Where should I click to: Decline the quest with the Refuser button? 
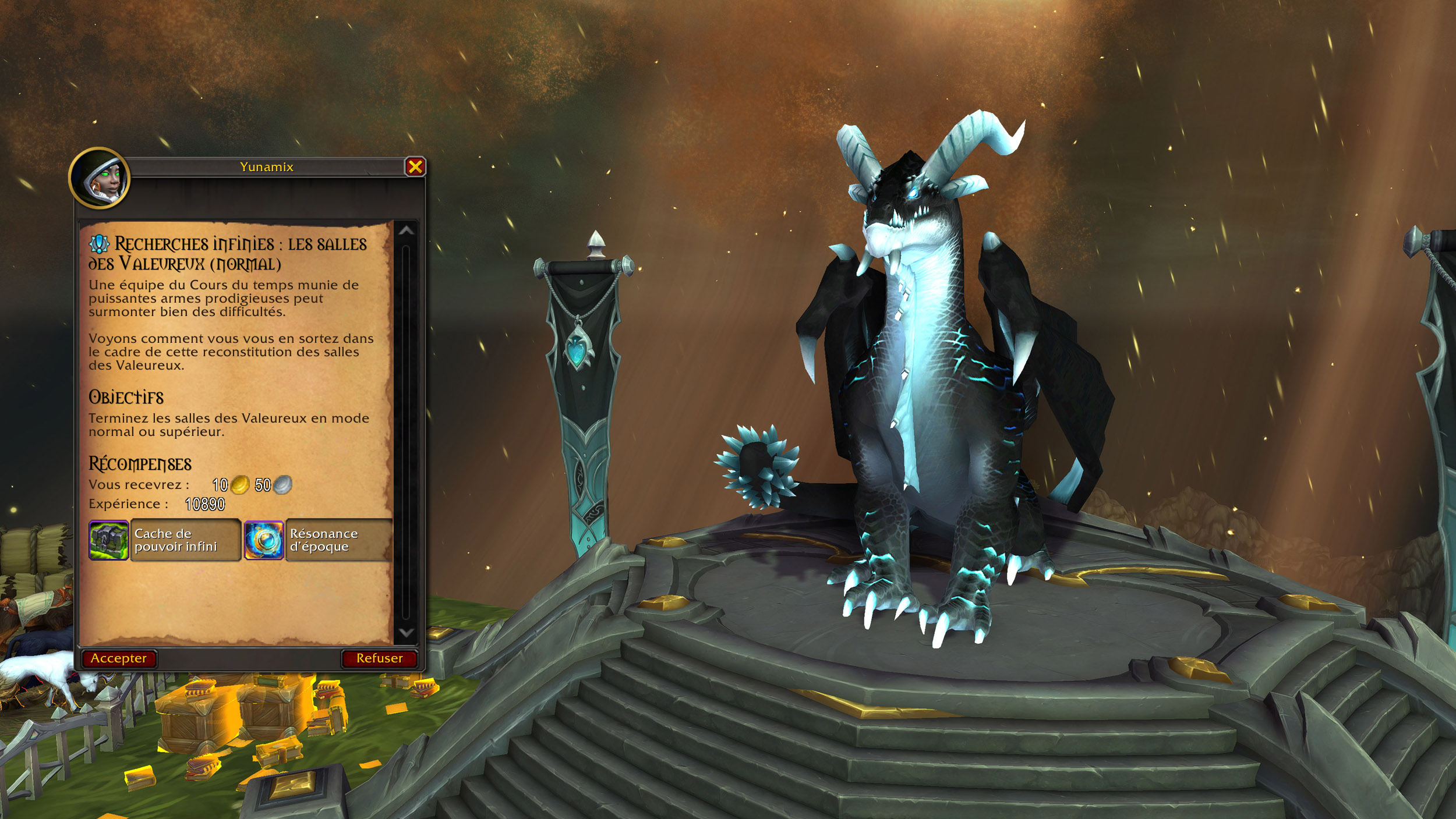click(379, 658)
